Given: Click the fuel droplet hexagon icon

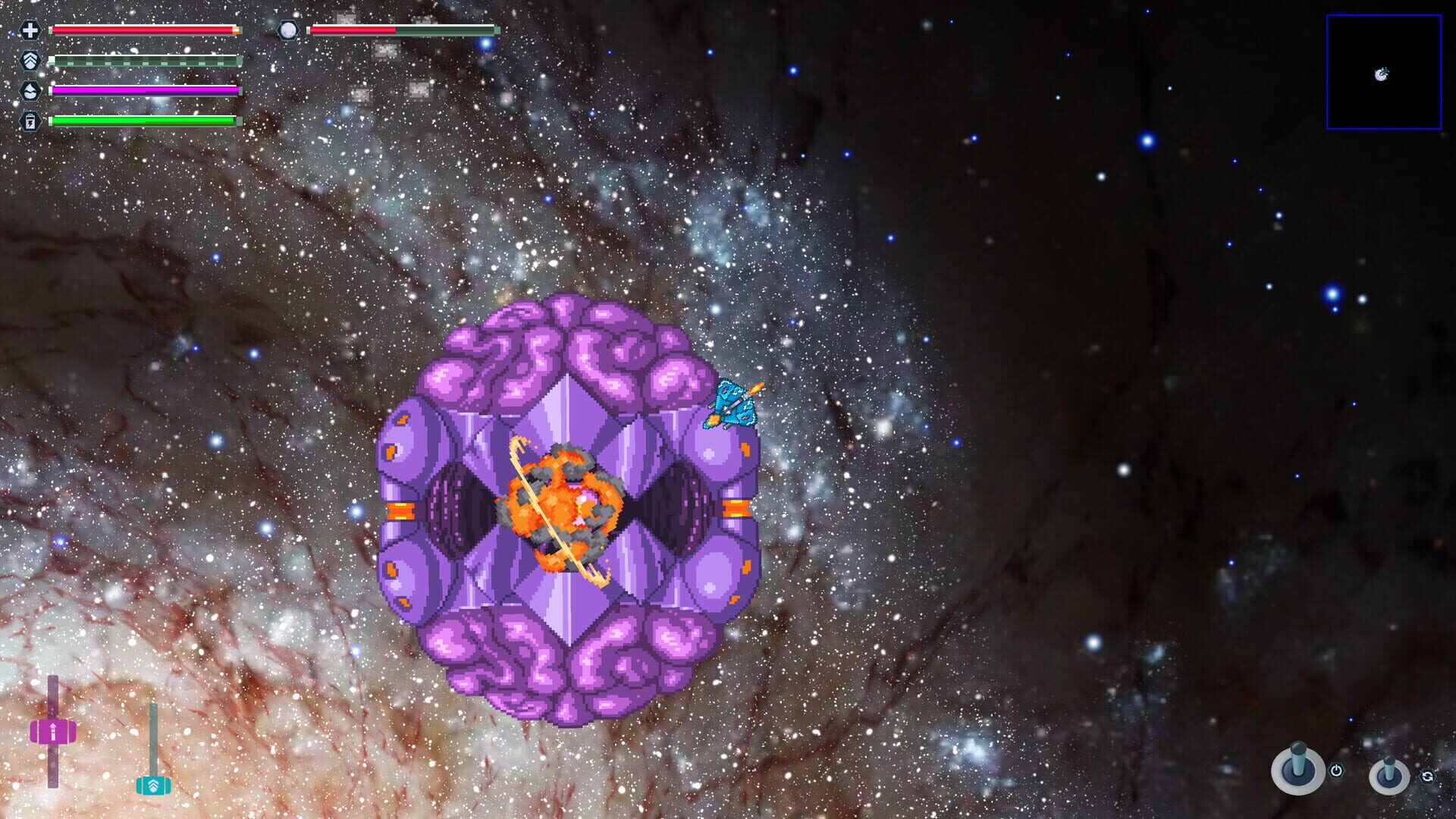Looking at the screenshot, I should 29,89.
